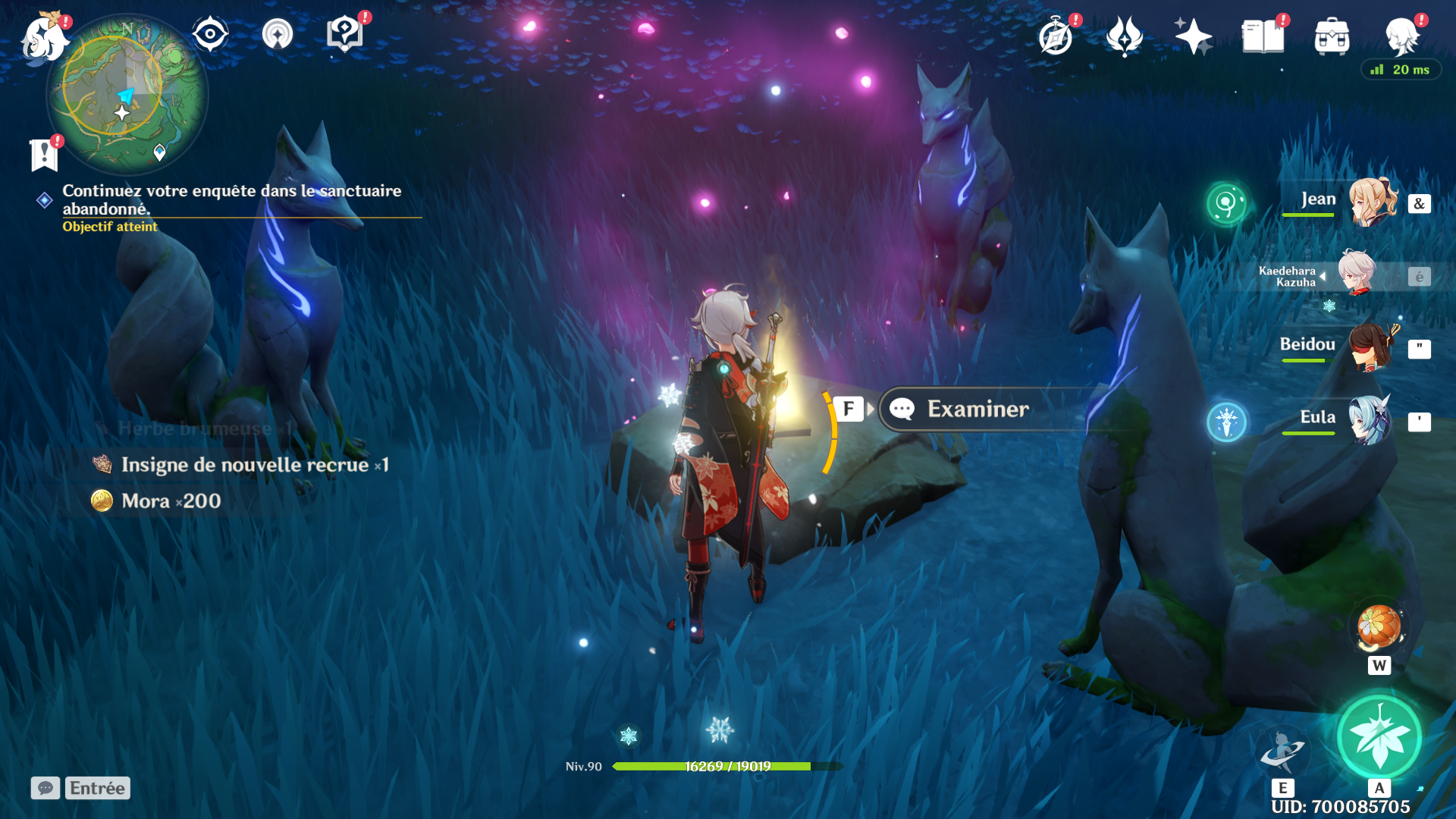1456x819 pixels.
Task: Use the orange gadget item icon
Action: click(x=1379, y=627)
